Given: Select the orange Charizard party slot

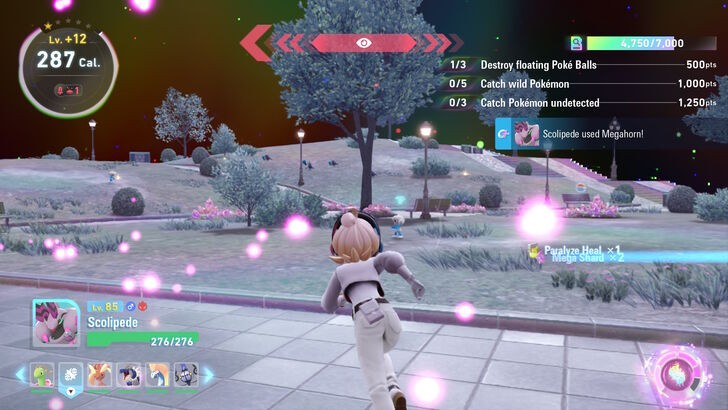Looking at the screenshot, I should (x=99, y=374).
